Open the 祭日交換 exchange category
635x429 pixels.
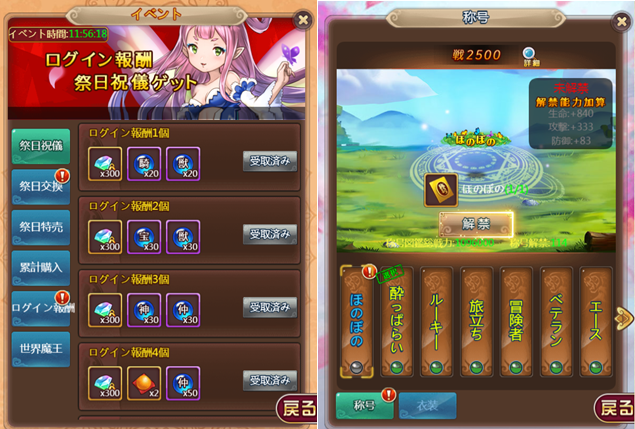tap(41, 187)
